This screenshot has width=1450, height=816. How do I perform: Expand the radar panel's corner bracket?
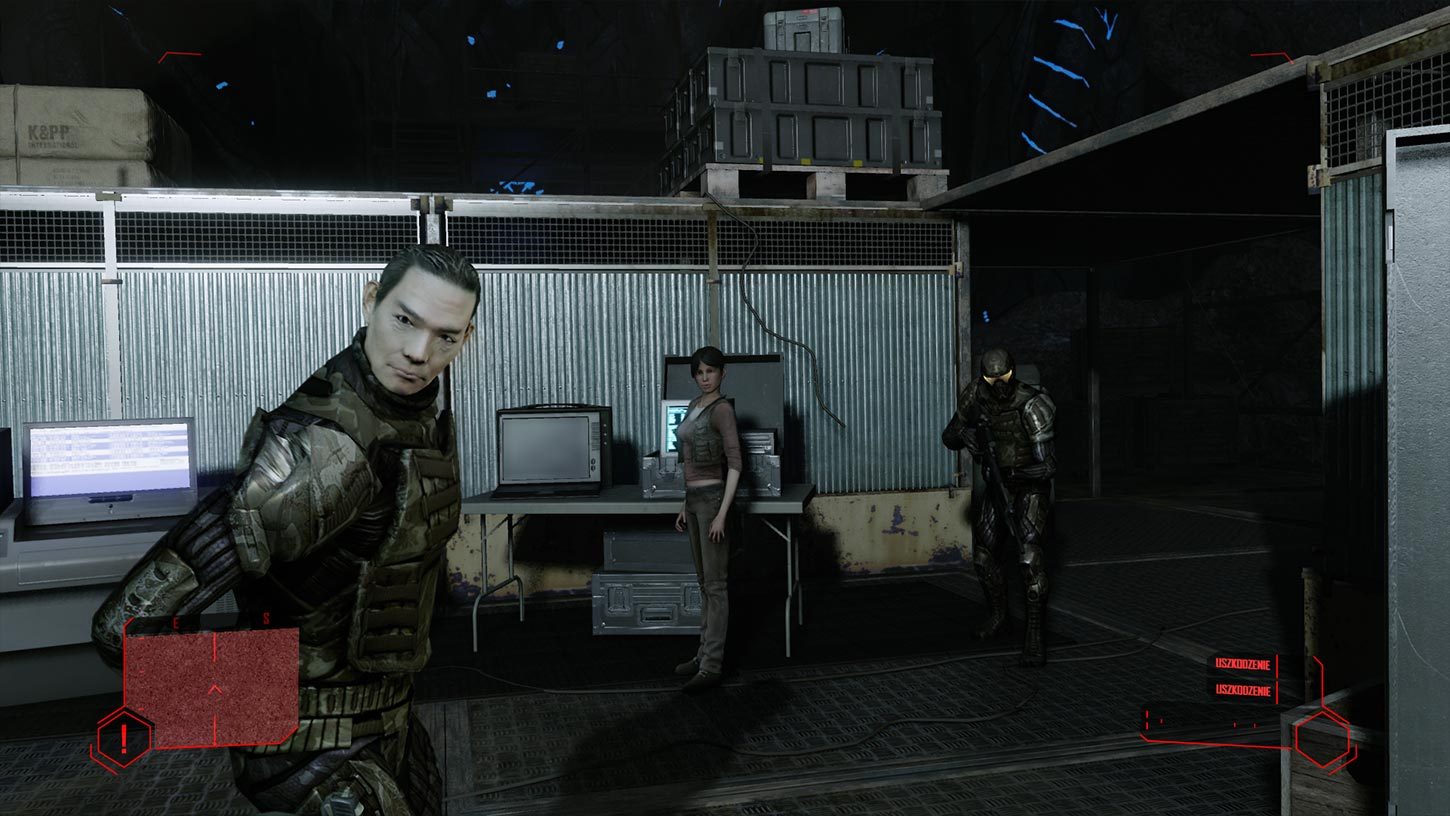(126, 622)
